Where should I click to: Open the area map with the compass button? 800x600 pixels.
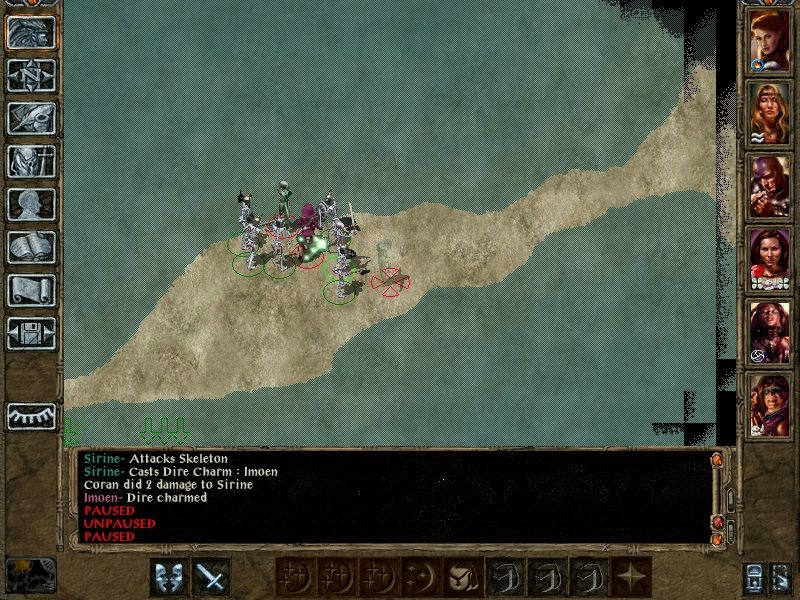[31, 75]
